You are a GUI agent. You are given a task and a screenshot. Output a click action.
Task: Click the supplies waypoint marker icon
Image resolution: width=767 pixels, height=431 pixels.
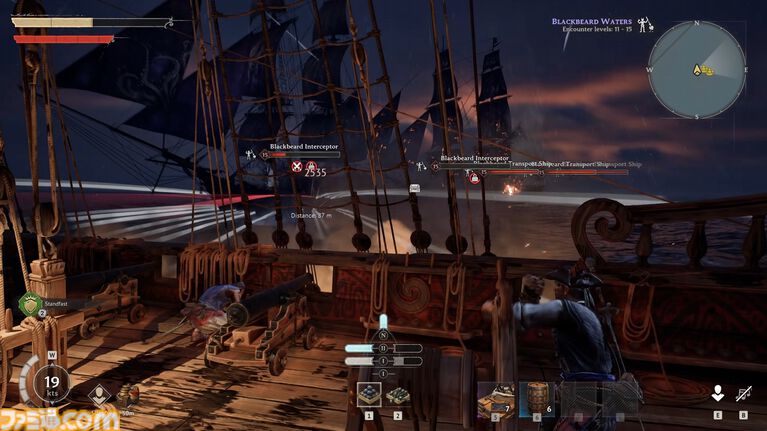[x=127, y=393]
